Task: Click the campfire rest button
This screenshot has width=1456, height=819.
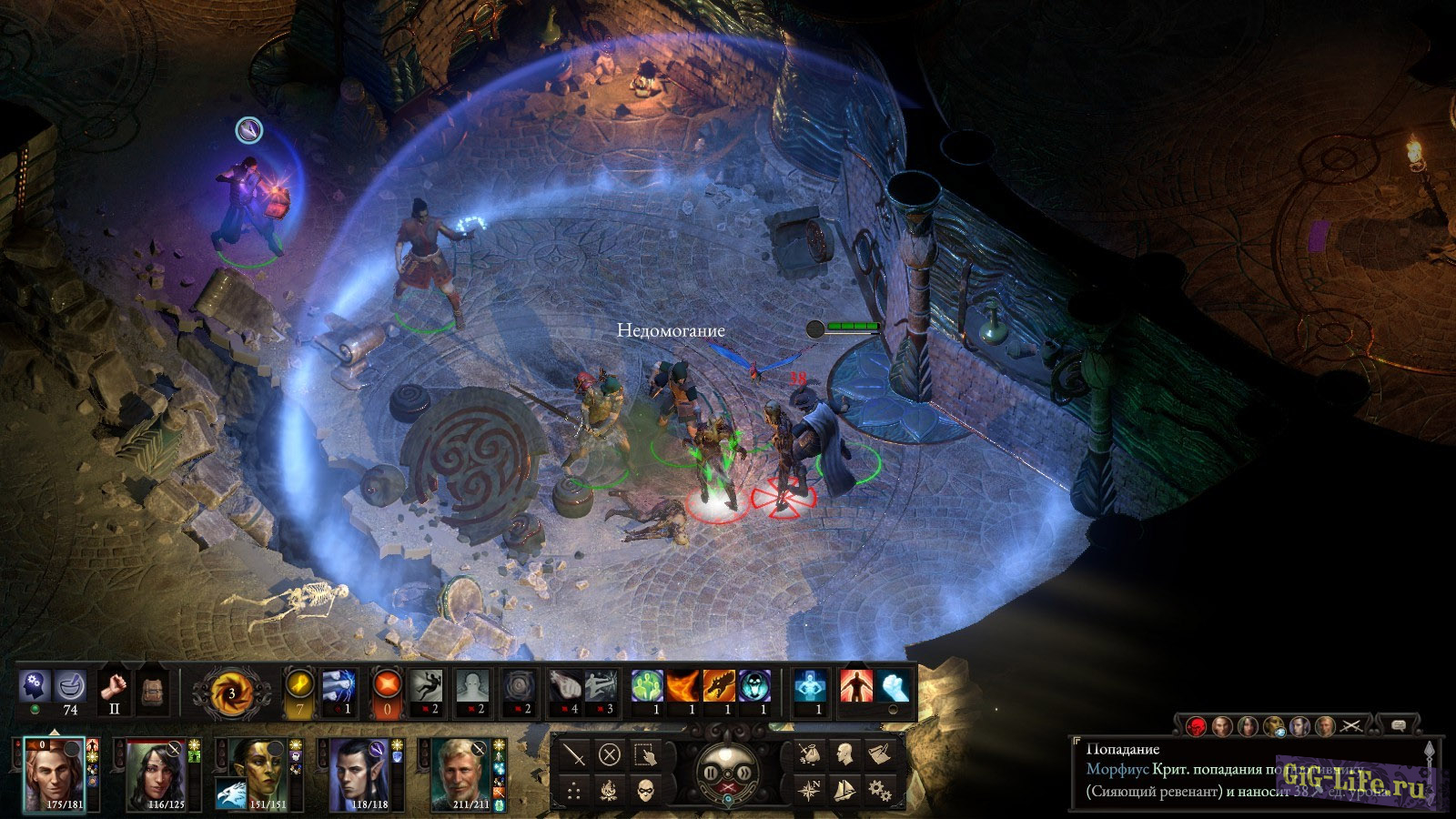Action: (x=609, y=789)
